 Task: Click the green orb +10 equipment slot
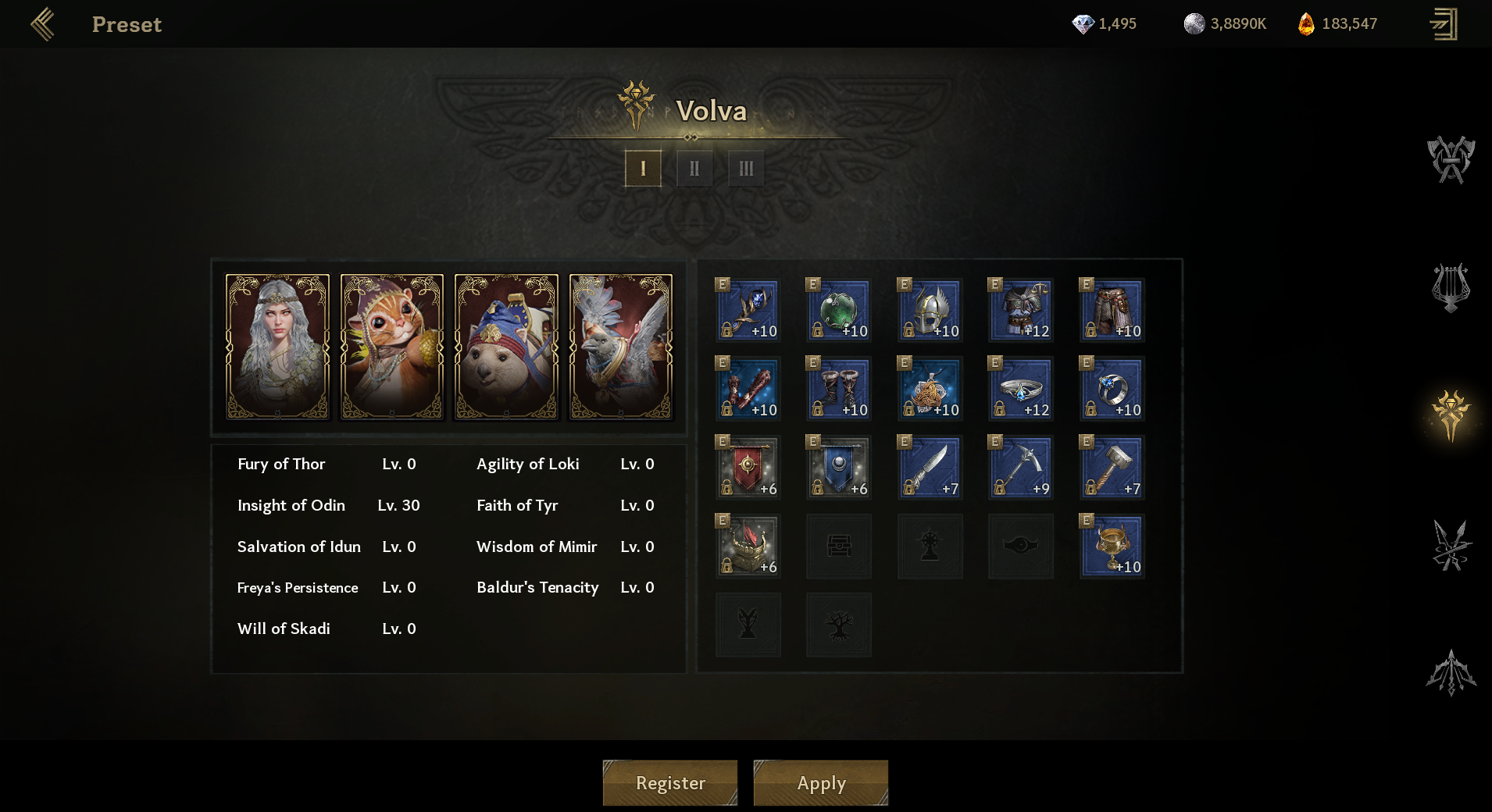pyautogui.click(x=839, y=311)
